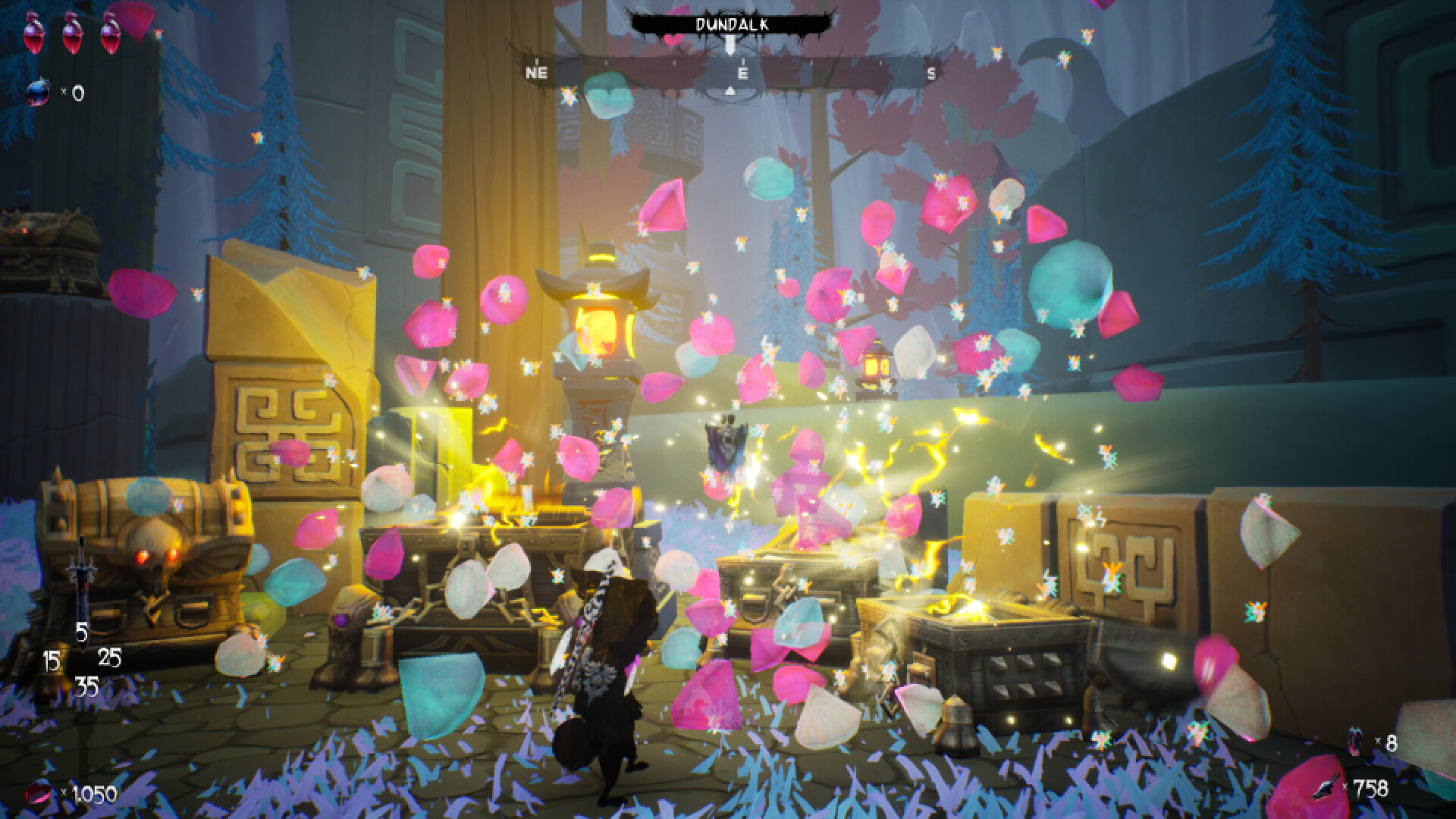Select the third heart flask in the row
The height and width of the screenshot is (819, 1456).
[x=111, y=34]
